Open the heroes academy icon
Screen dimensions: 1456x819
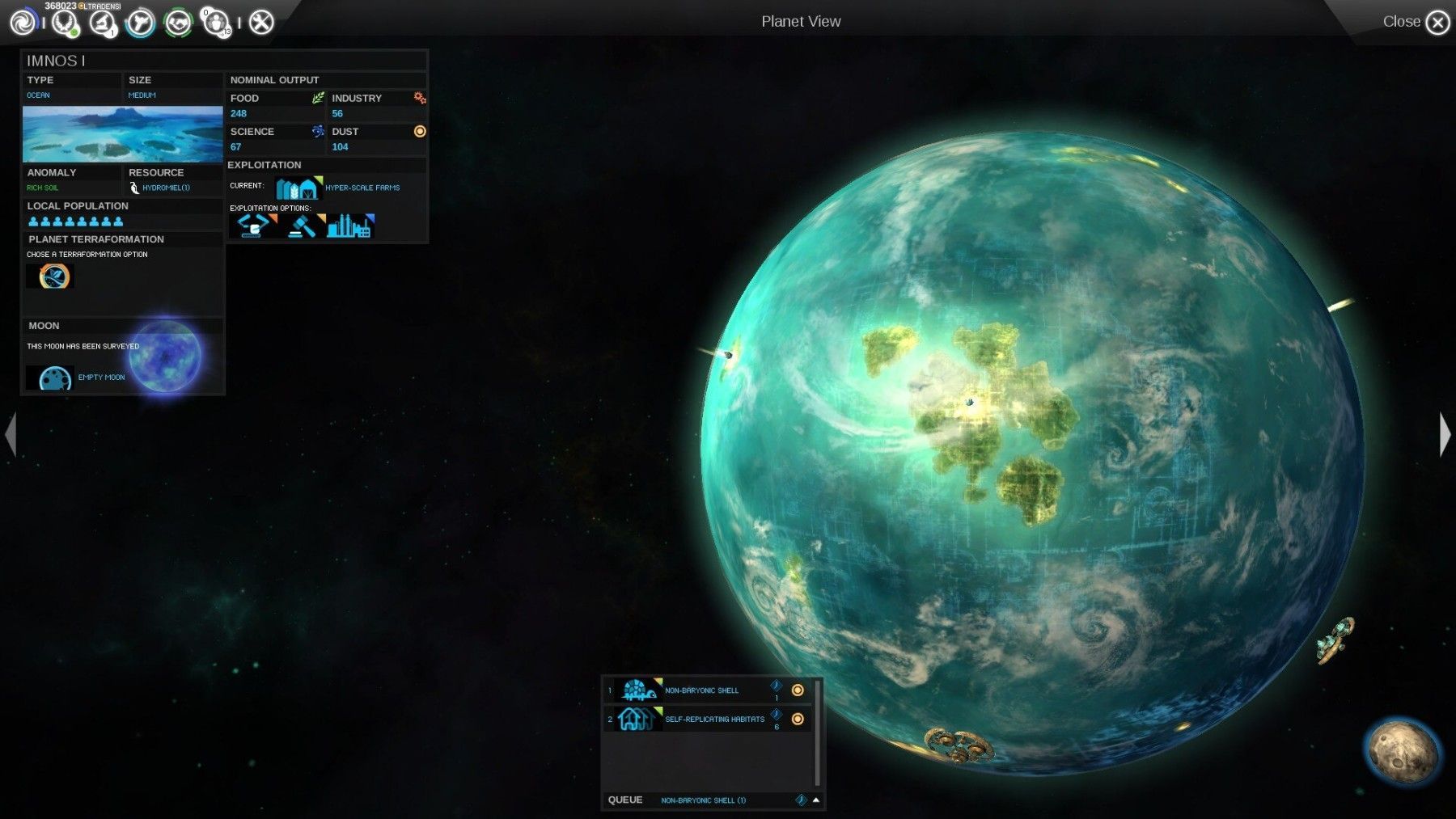point(216,22)
